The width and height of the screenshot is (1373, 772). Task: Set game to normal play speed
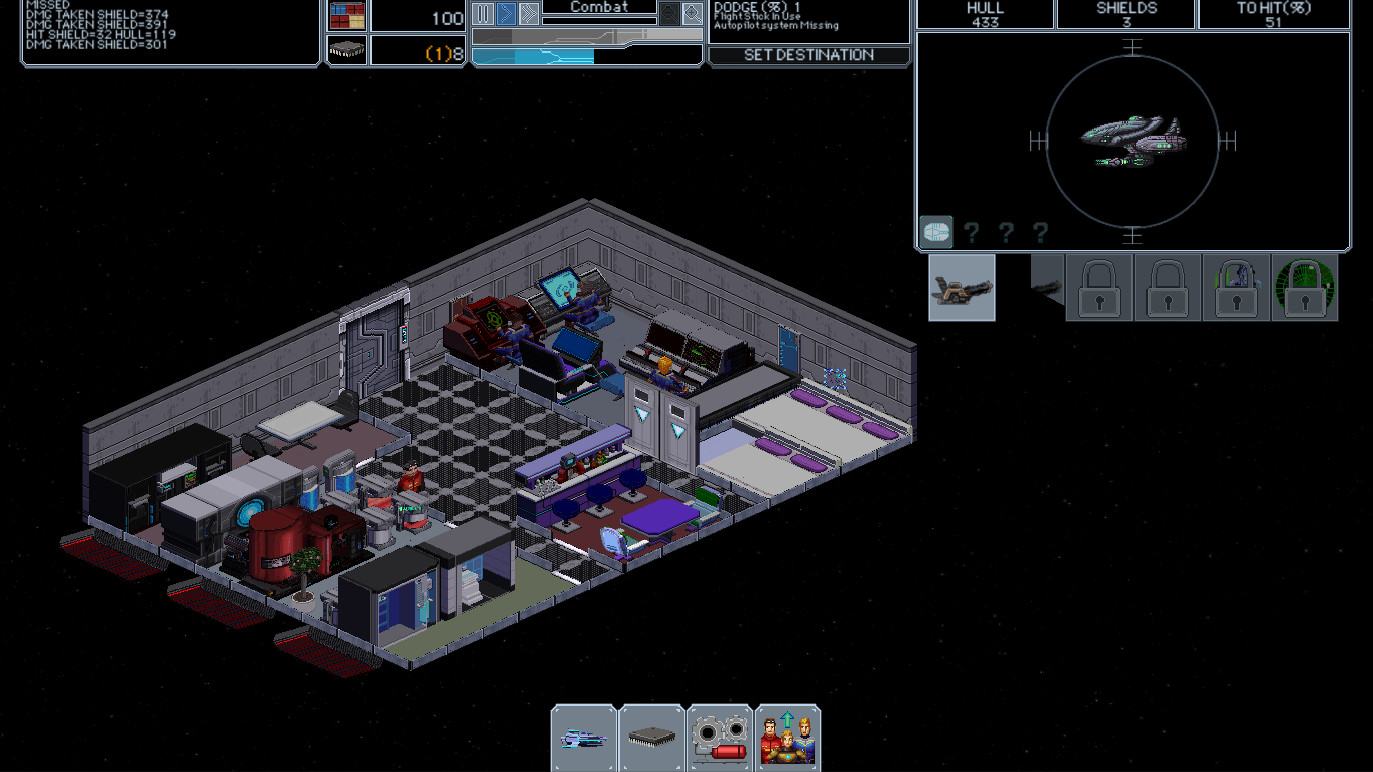pos(506,13)
